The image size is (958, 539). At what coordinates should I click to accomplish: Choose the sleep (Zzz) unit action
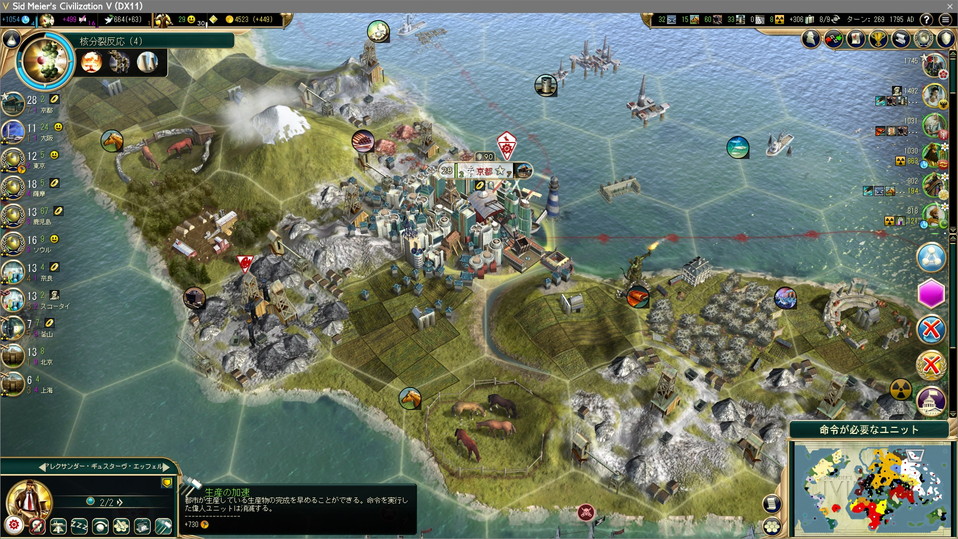point(78,525)
